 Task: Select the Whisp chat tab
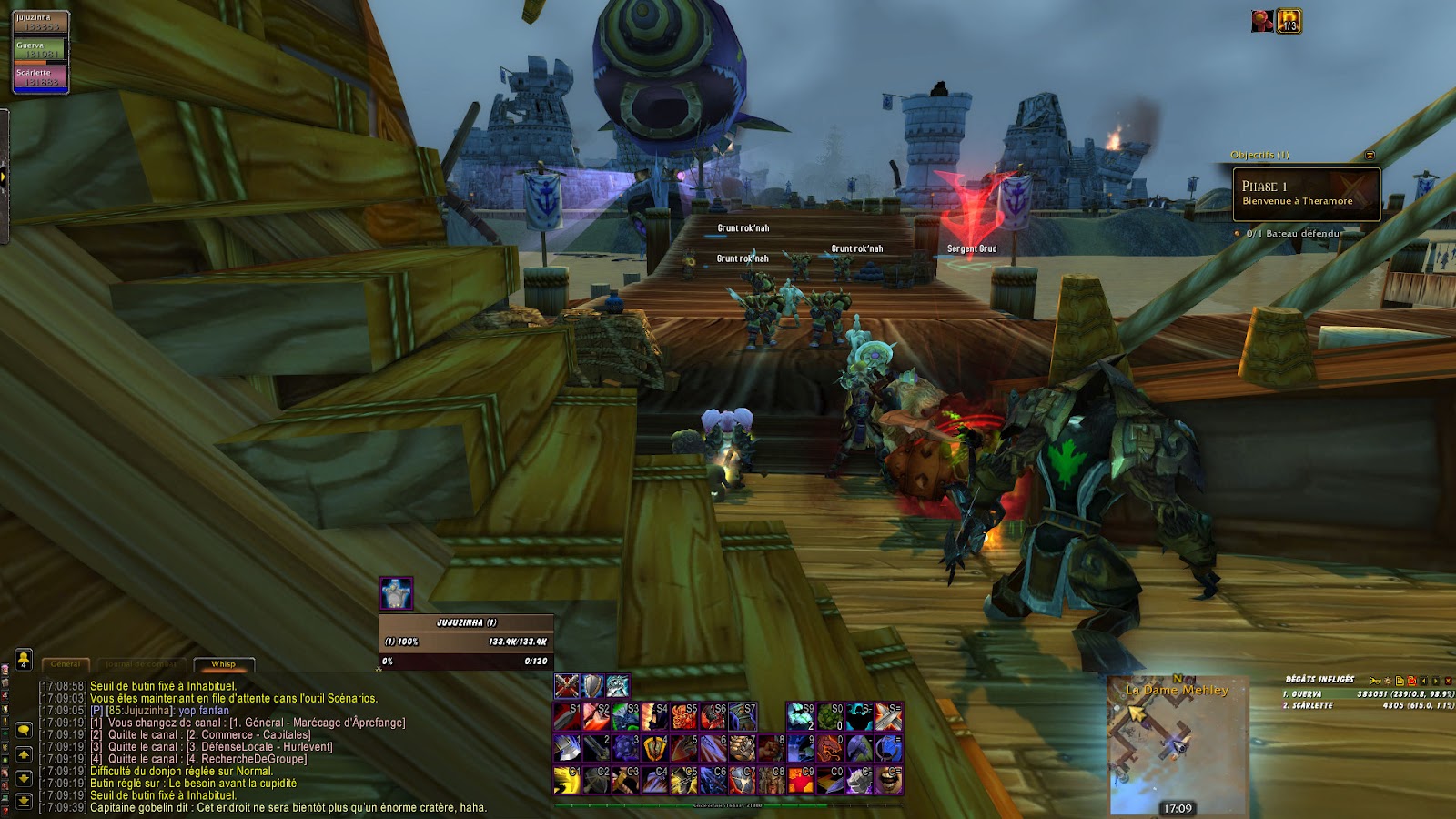coord(222,662)
